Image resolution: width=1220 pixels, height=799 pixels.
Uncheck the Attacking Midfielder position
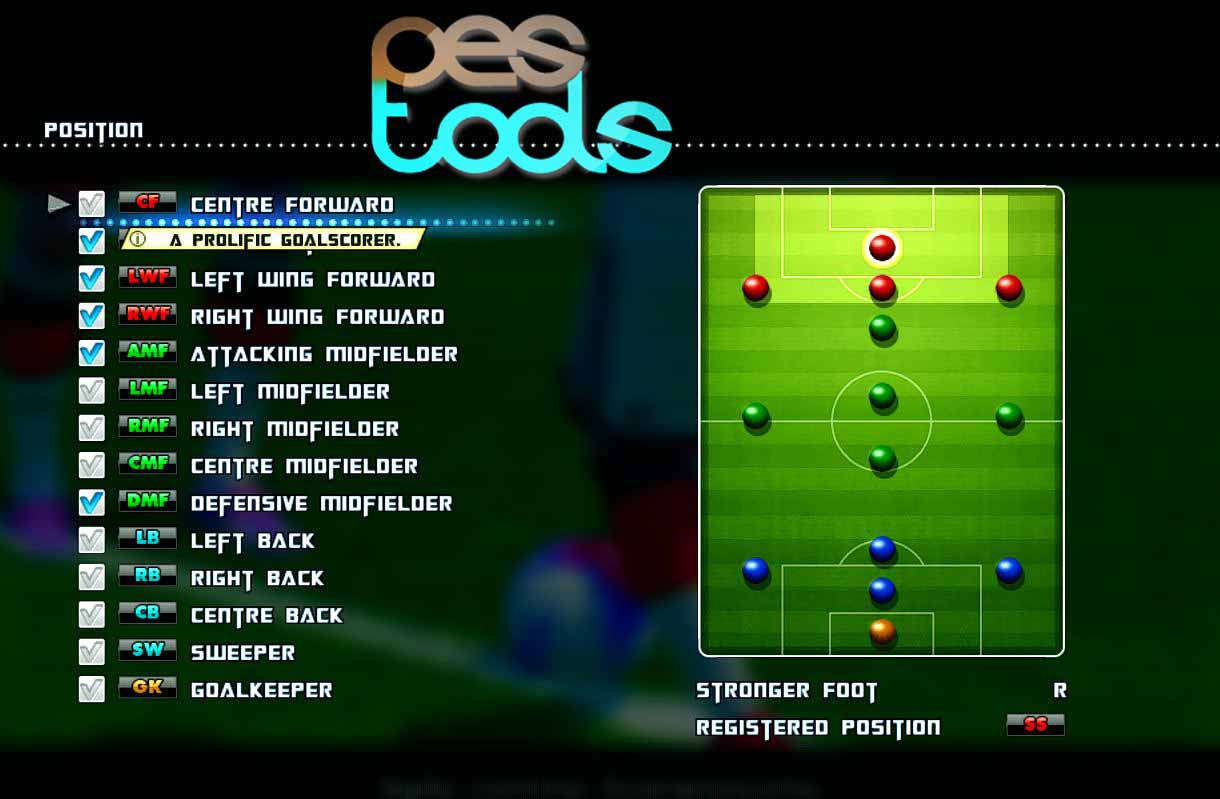click(x=91, y=354)
